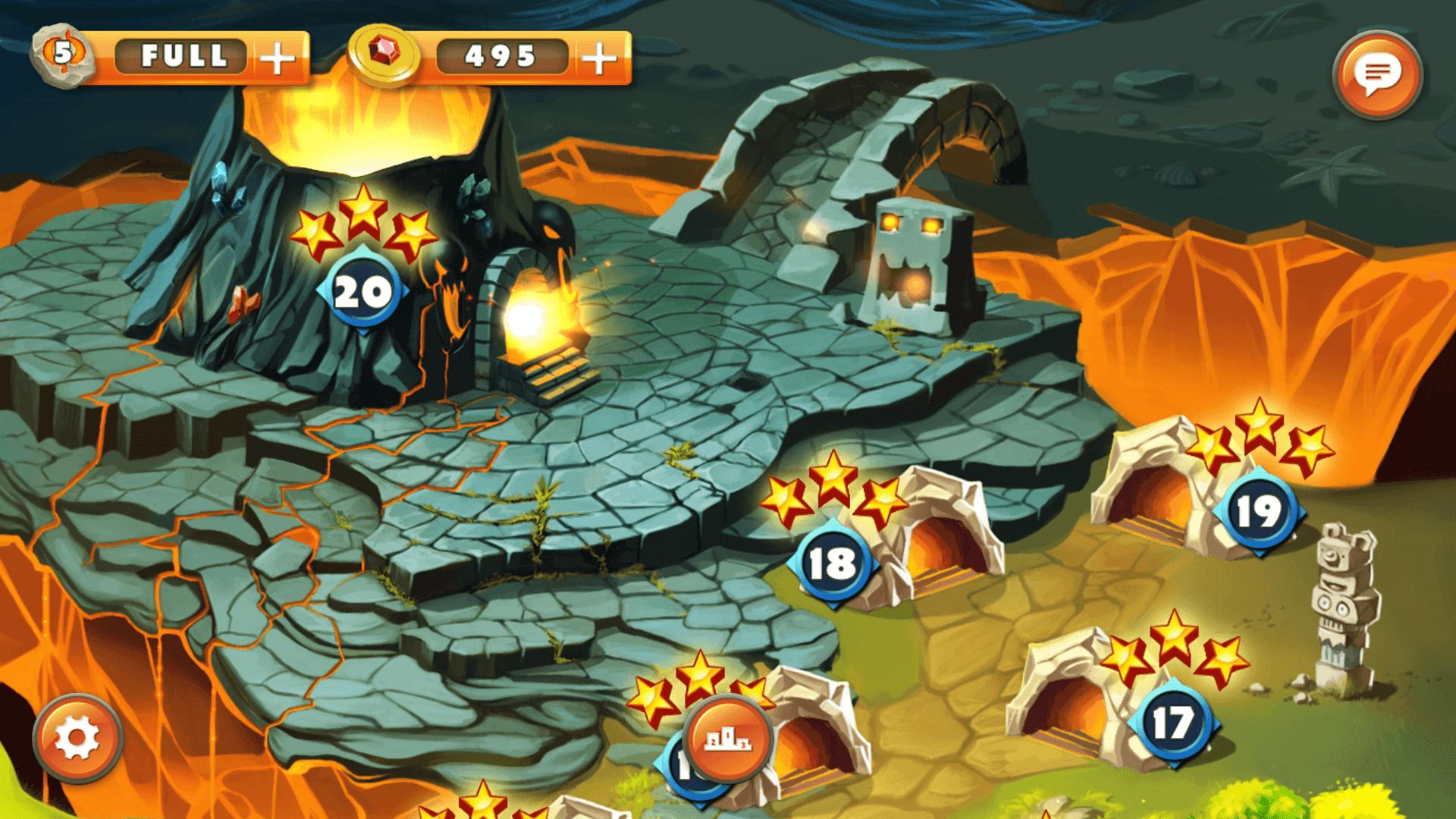This screenshot has height=819, width=1456.
Task: Start level 17
Action: click(x=1172, y=723)
